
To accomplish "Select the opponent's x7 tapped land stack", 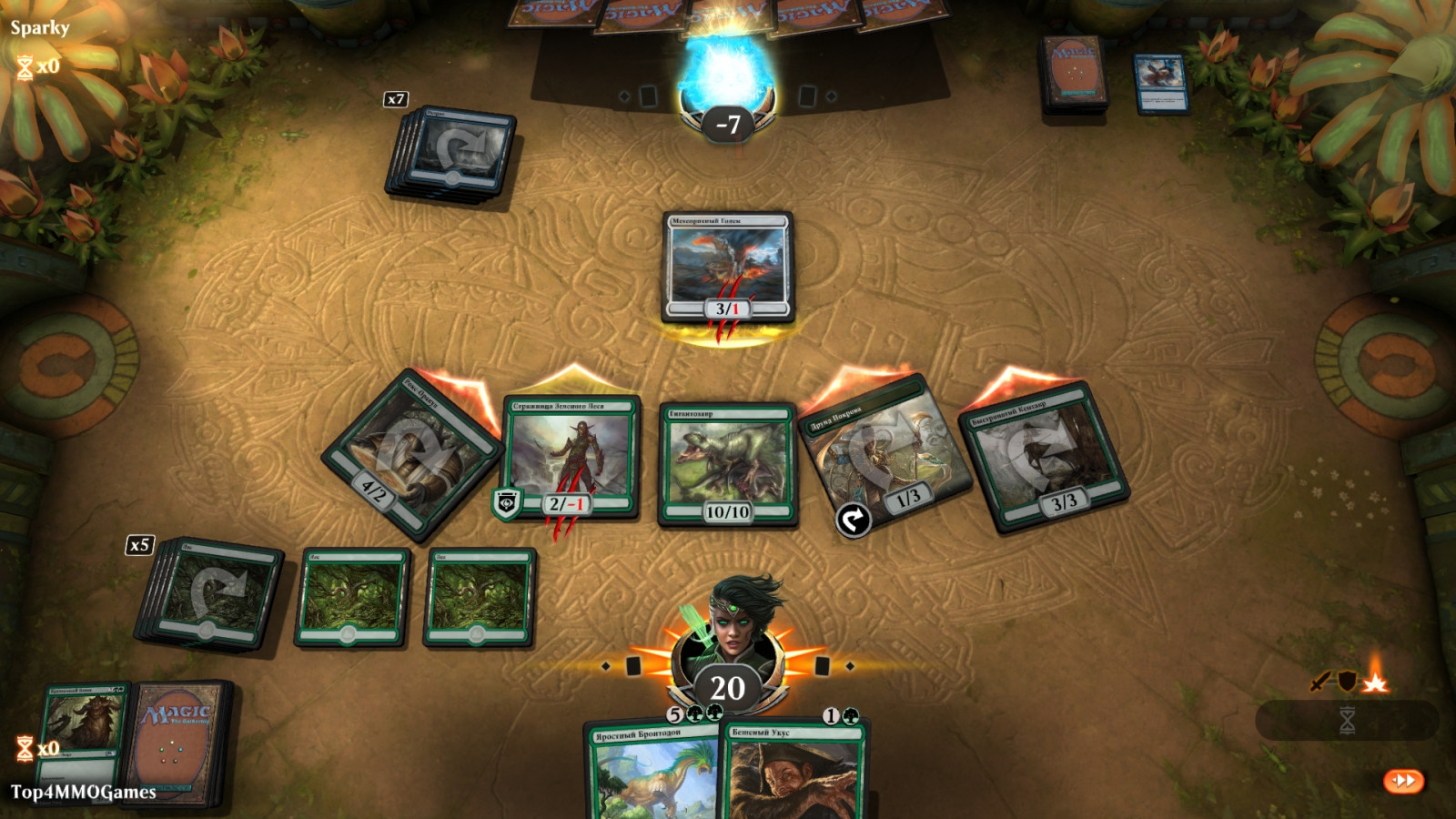I will point(454,153).
